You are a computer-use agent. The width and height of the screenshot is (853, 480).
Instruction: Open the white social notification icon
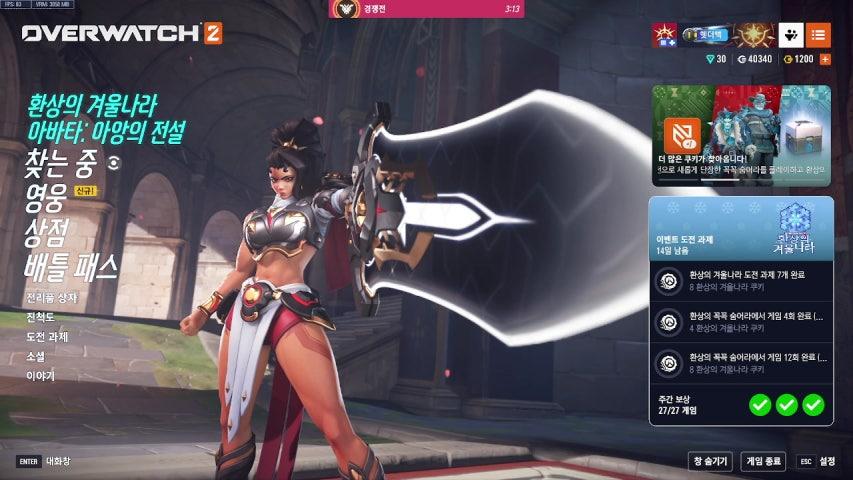click(790, 35)
